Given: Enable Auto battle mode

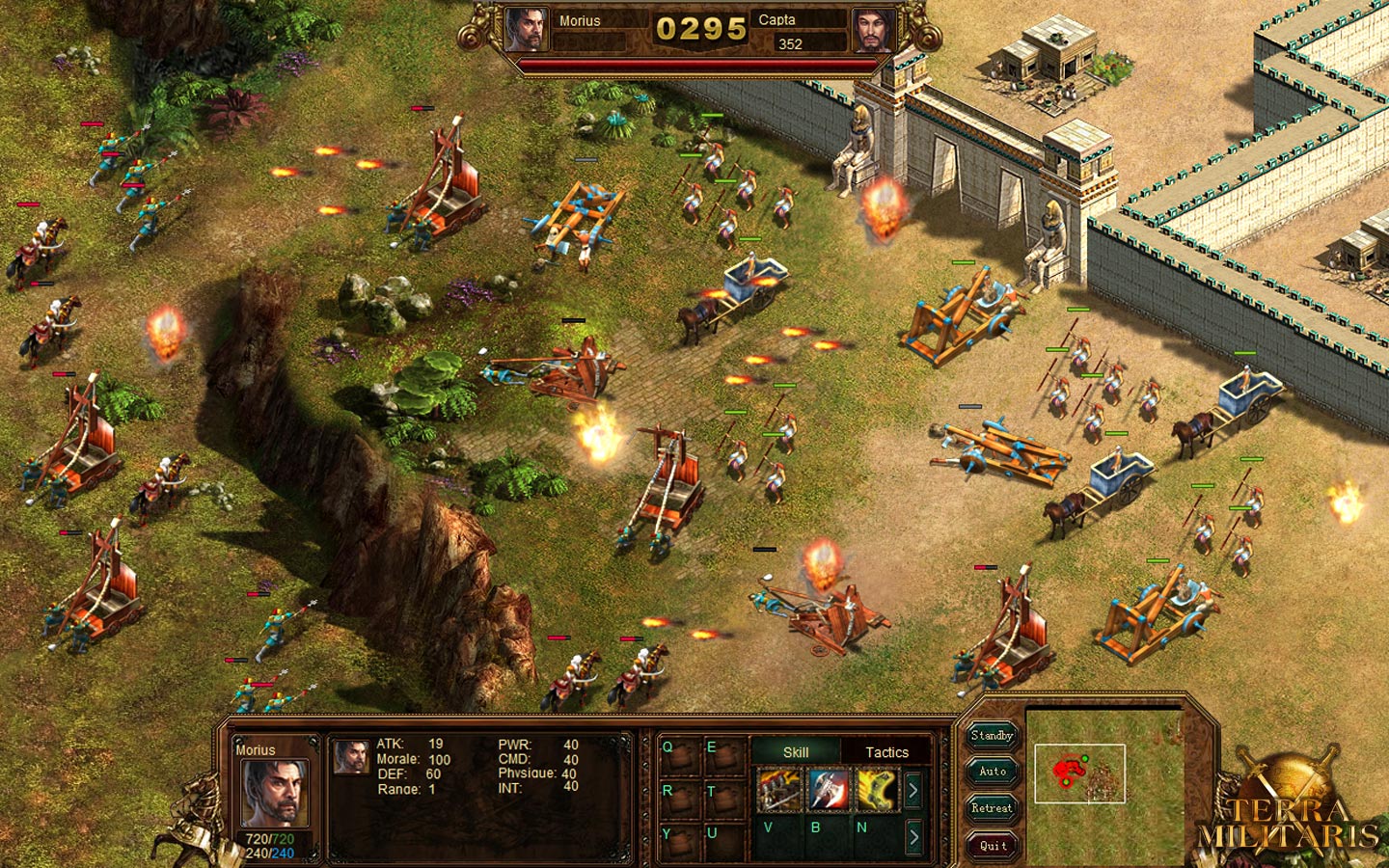Looking at the screenshot, I should [x=992, y=772].
